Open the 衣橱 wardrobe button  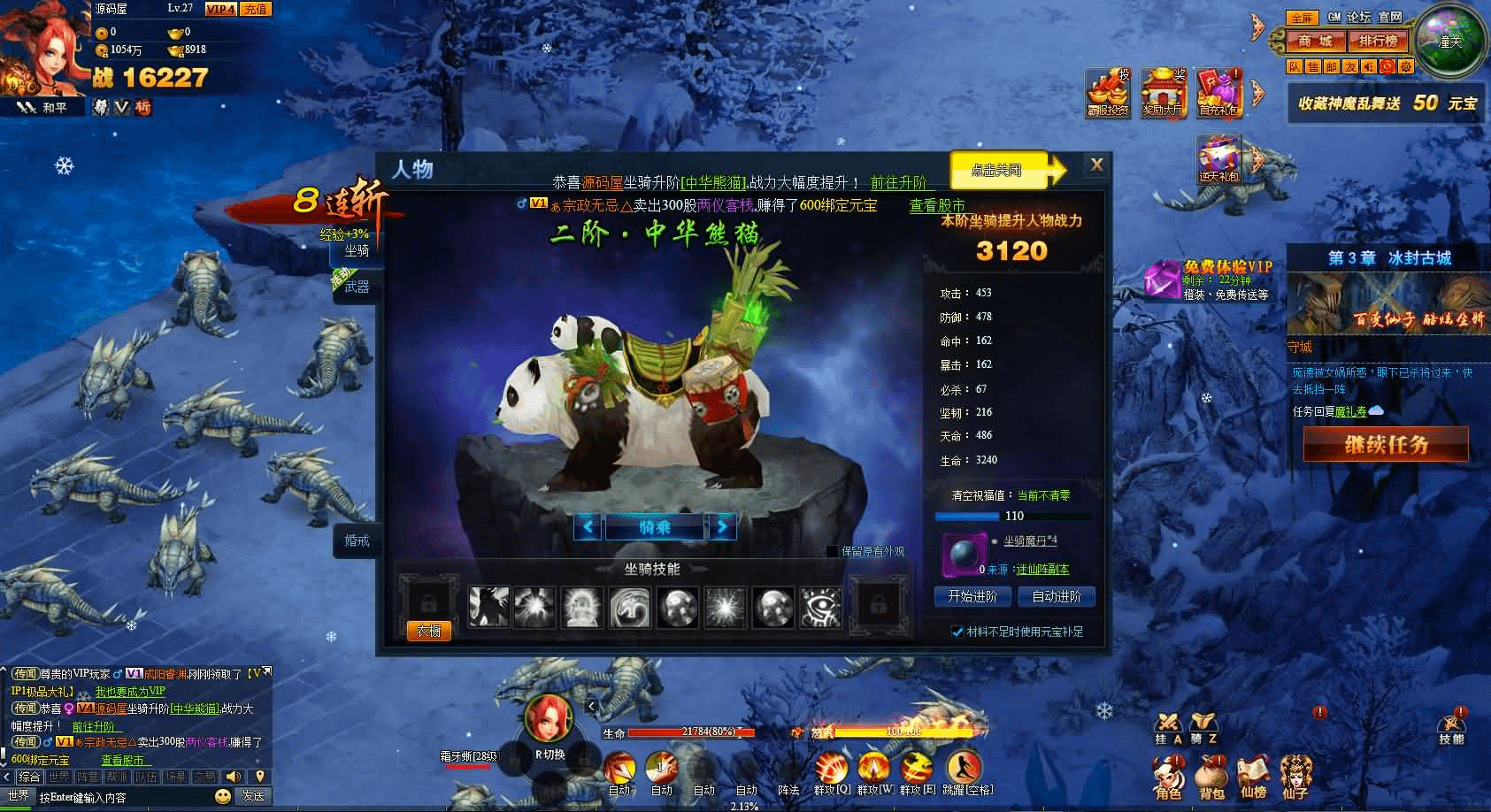pyautogui.click(x=428, y=631)
